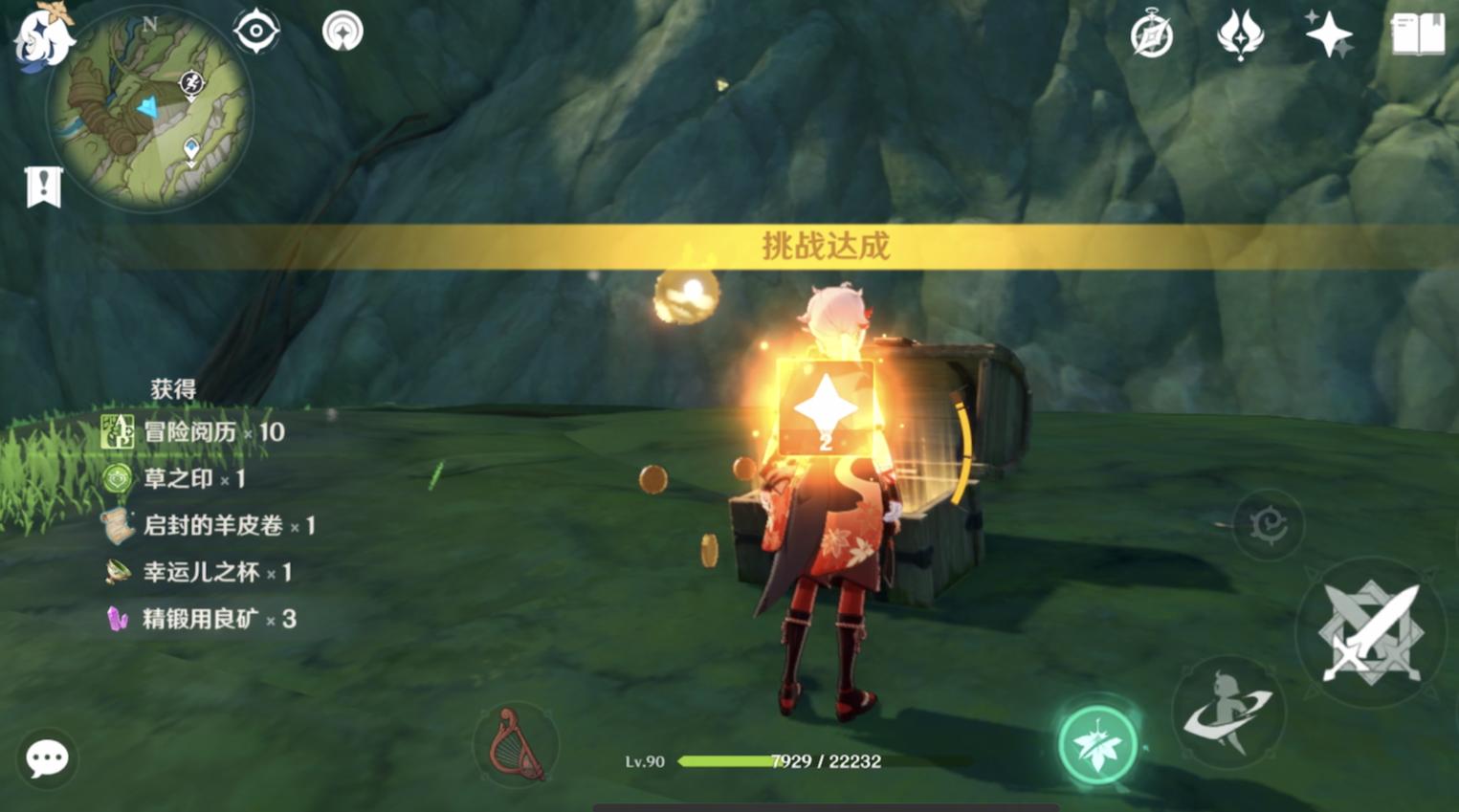Activate the elemental sight eye icon
Screen dimensions: 1459x812
[x=256, y=32]
